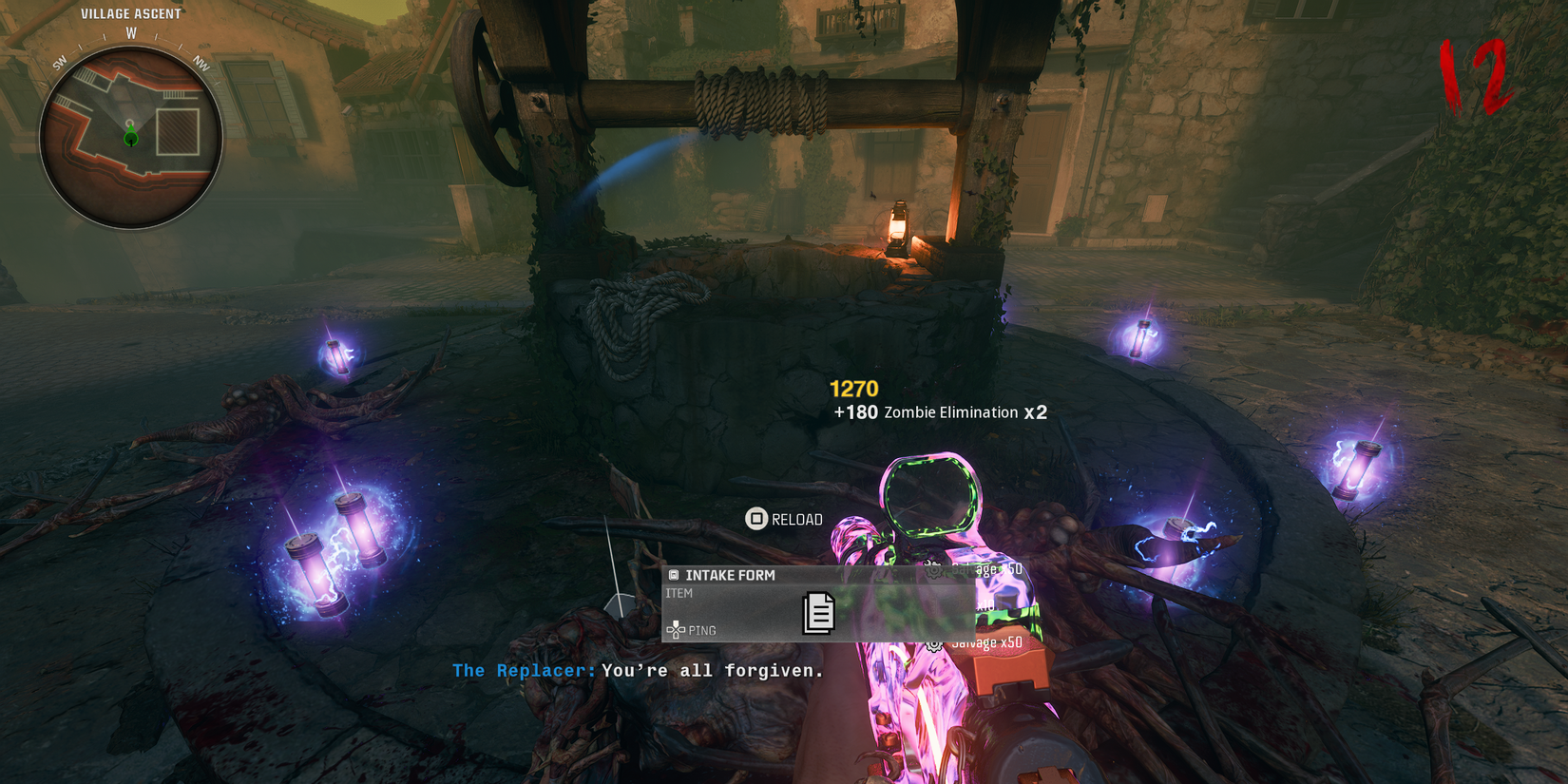
Task: Click the square Reload button prompt icon
Action: [x=757, y=520]
